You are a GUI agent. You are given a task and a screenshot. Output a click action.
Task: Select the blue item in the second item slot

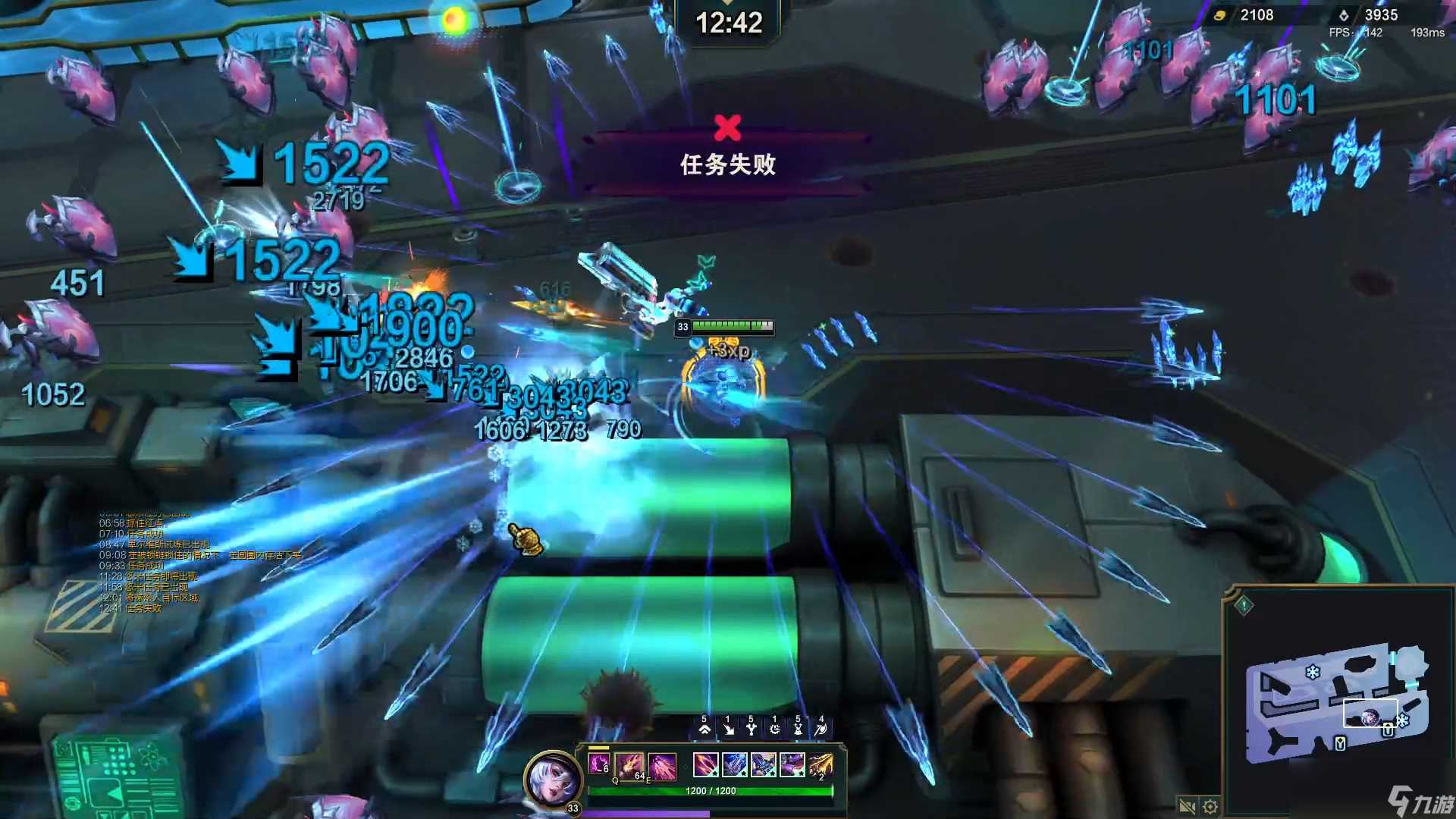click(735, 765)
